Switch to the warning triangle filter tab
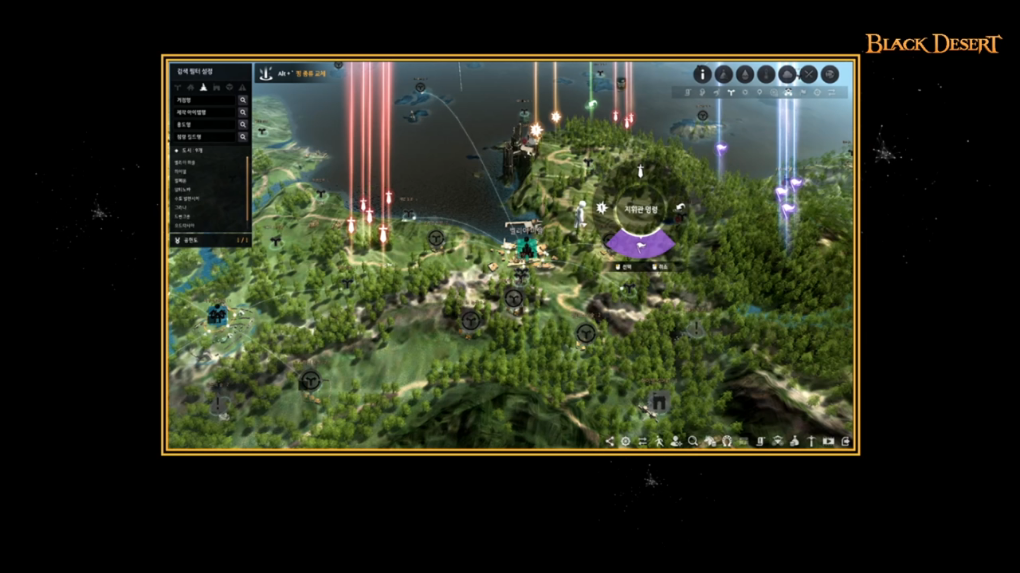 pyautogui.click(x=242, y=87)
